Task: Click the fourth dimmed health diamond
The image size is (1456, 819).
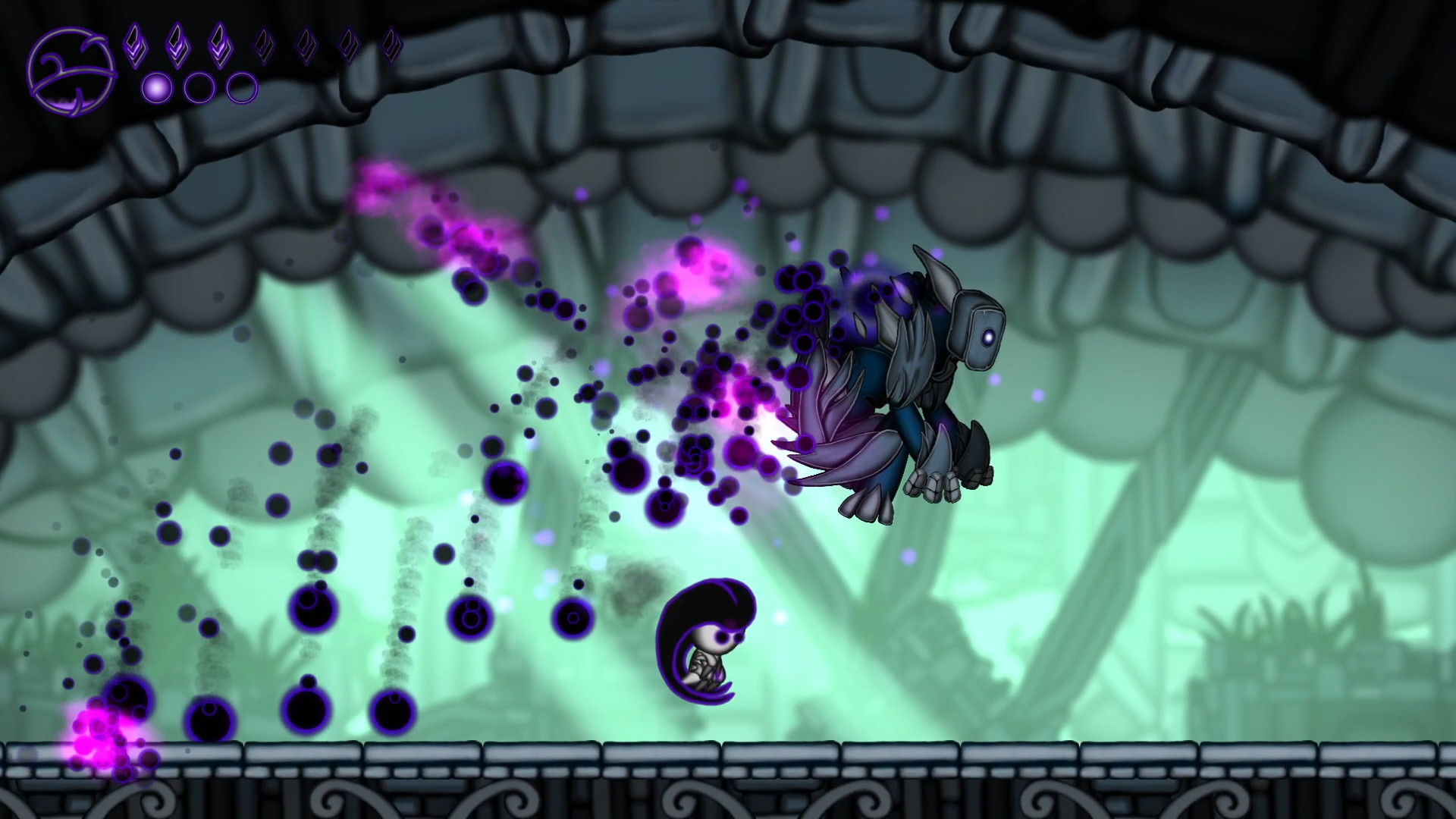Action: point(262,44)
